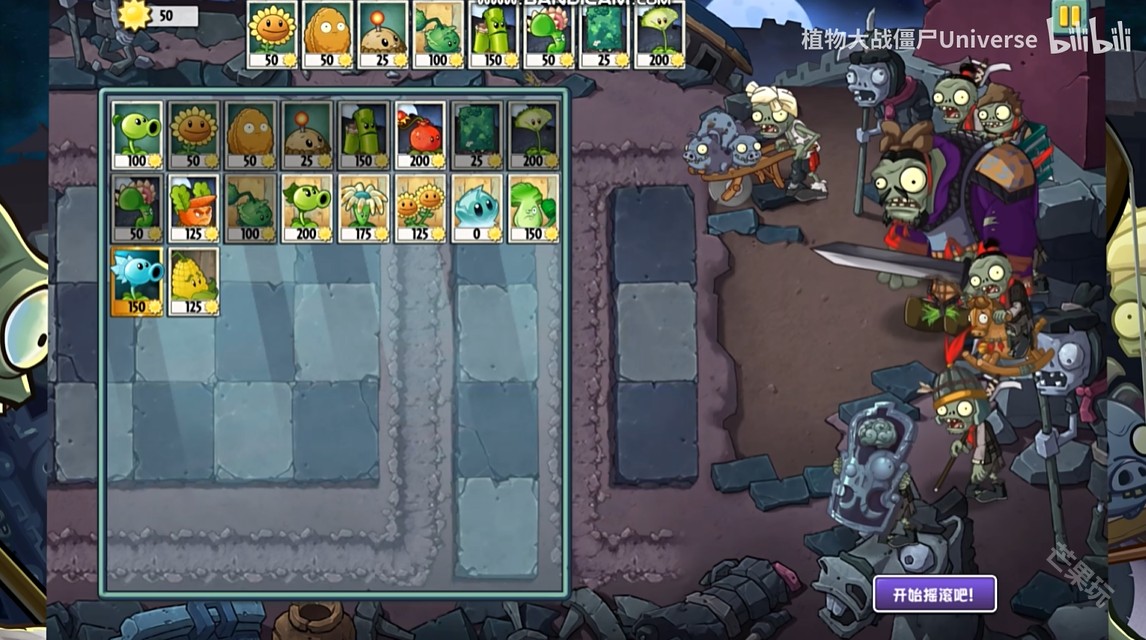Screen dimensions: 1146x640
Task: Remove Sunflower from the chosen seed bar
Action: pyautogui.click(x=272, y=34)
